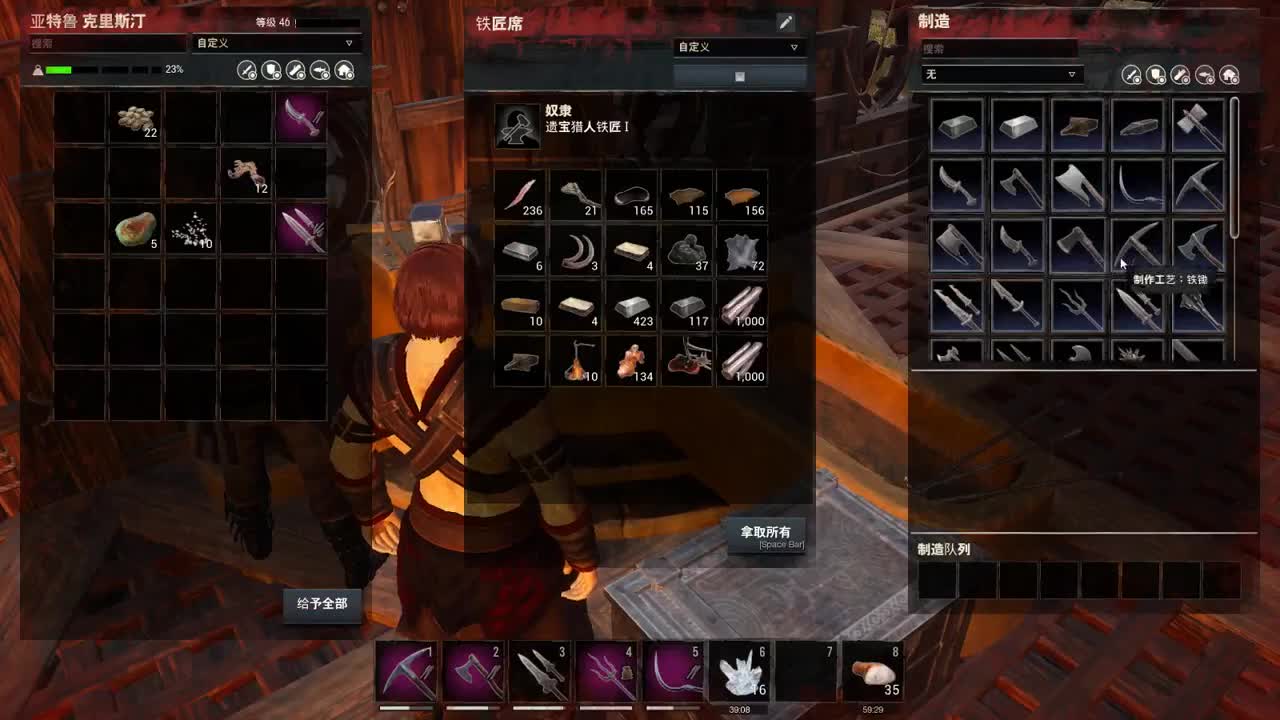Select the shield armor filter in player inventory

[x=269, y=70]
